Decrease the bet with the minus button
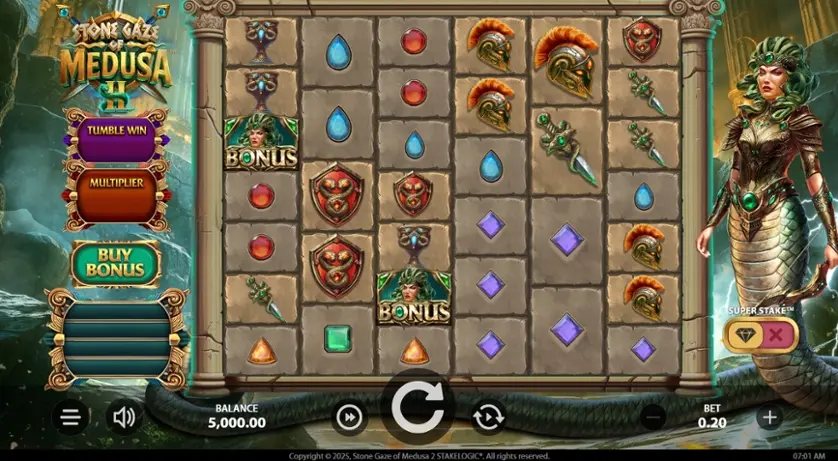 tap(653, 417)
